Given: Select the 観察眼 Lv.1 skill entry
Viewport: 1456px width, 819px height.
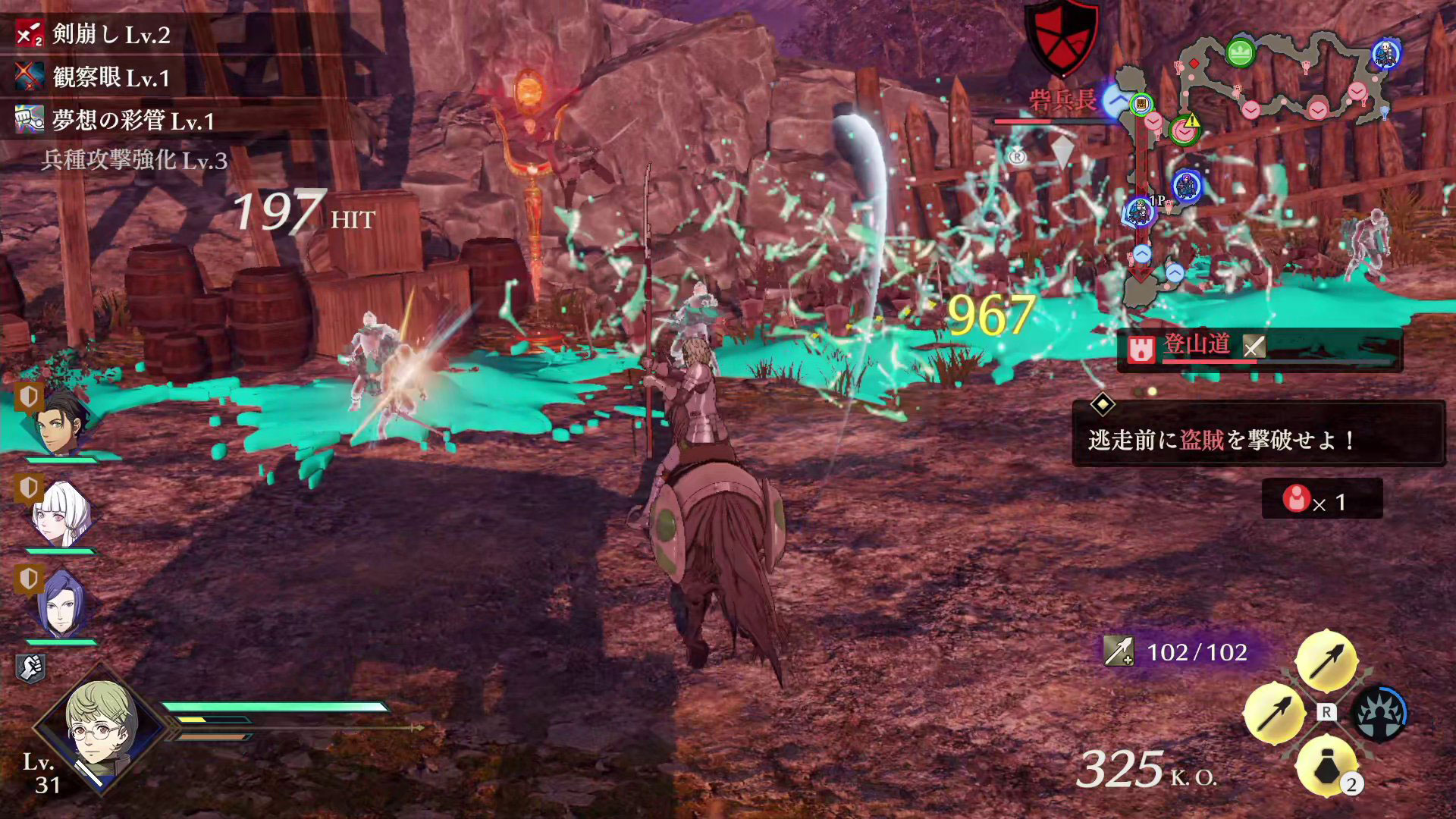Looking at the screenshot, I should (x=95, y=77).
